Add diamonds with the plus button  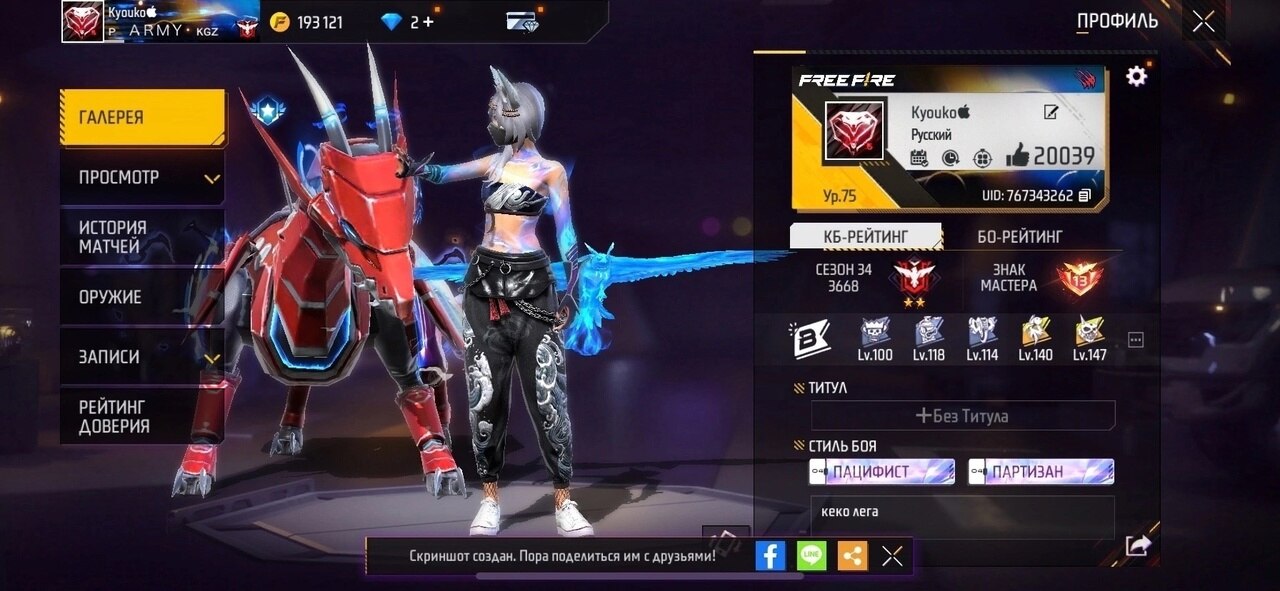429,22
